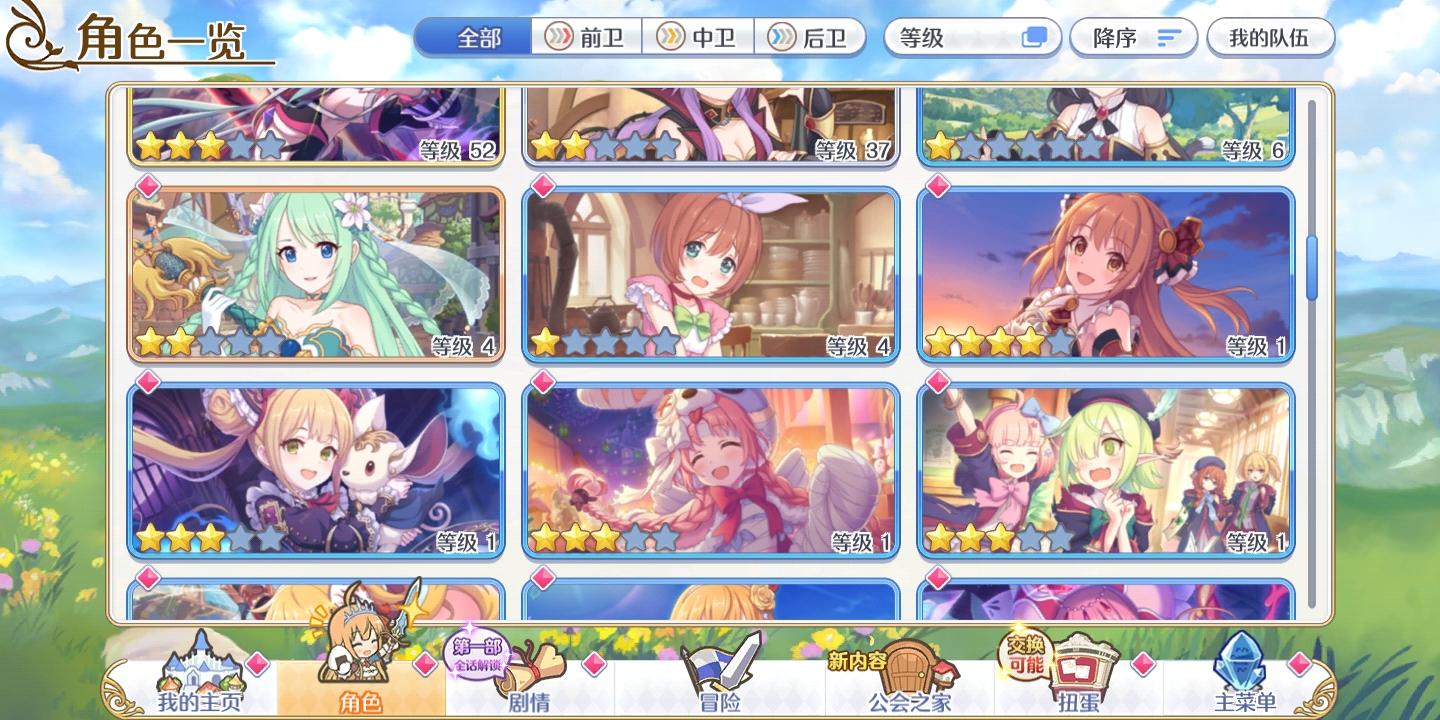This screenshot has height=720, width=1440.
Task: Switch to the 后卫 rearguard filter tab
Action: [x=811, y=37]
